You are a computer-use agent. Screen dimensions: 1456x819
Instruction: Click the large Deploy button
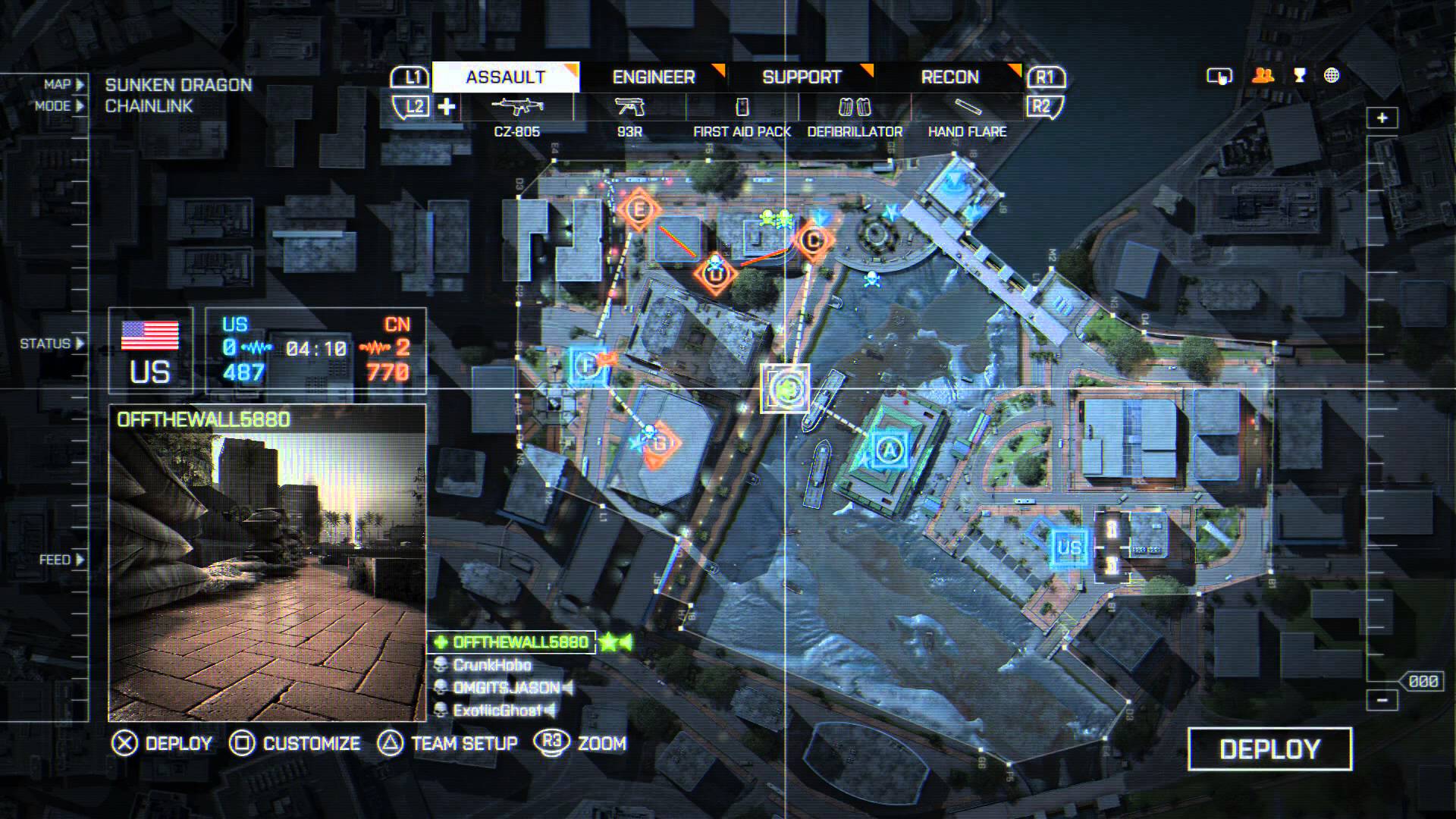tap(1269, 749)
